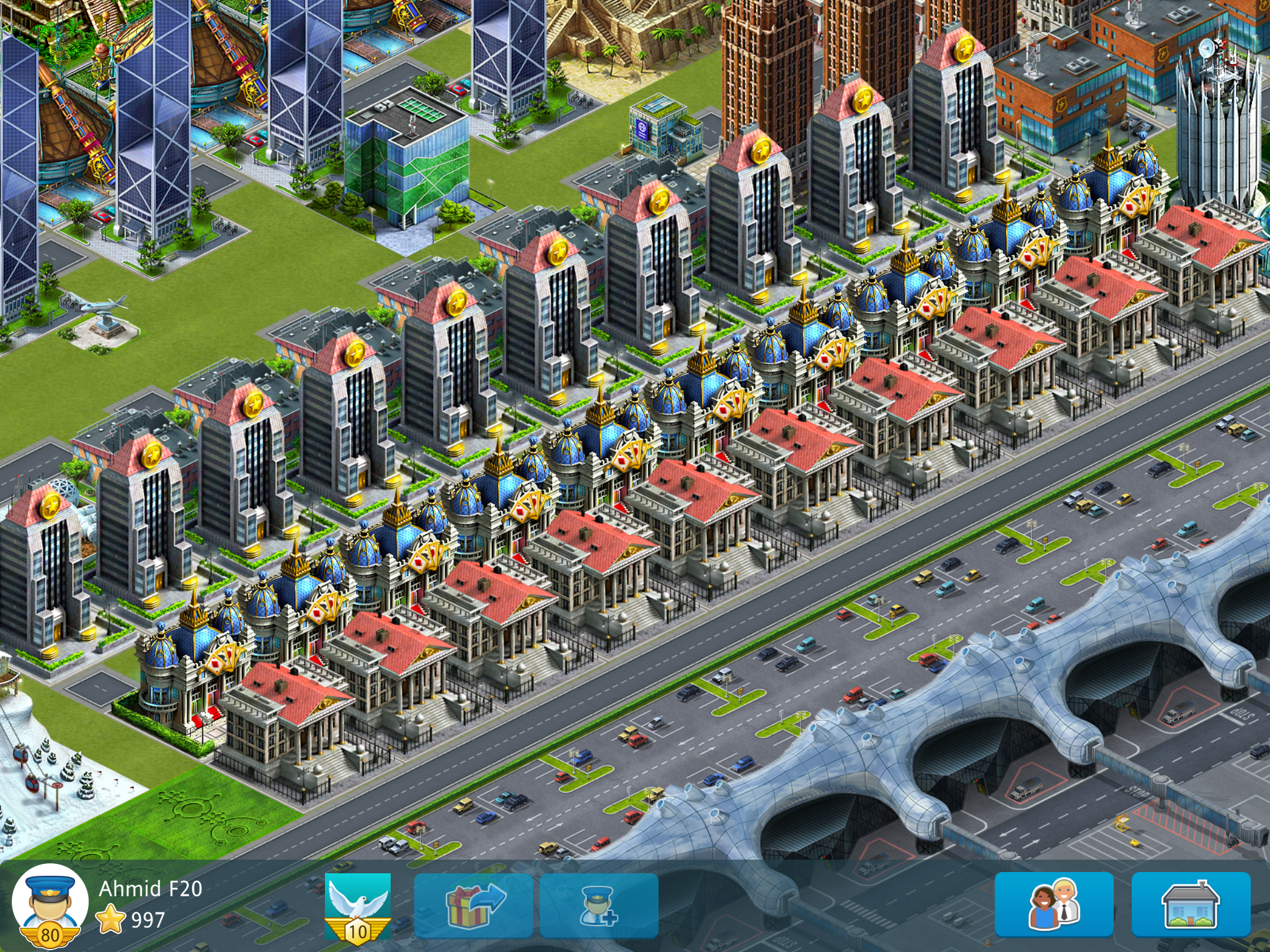Image resolution: width=1270 pixels, height=952 pixels.
Task: Send a gift with the gift box button
Action: 474,905
